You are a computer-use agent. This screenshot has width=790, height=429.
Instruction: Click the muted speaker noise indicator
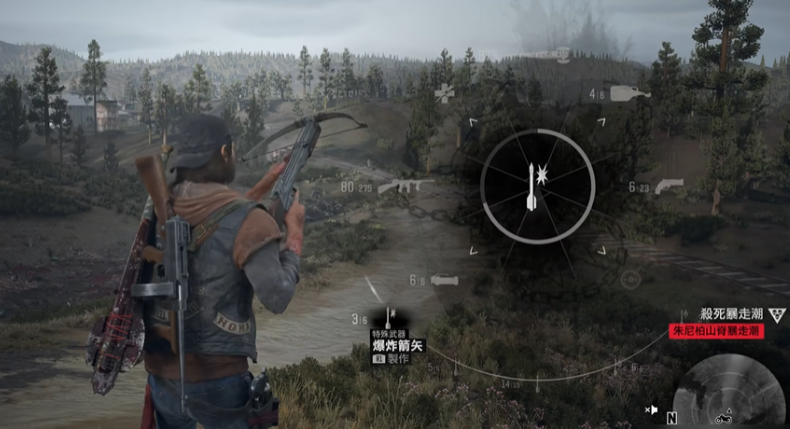click(x=651, y=409)
